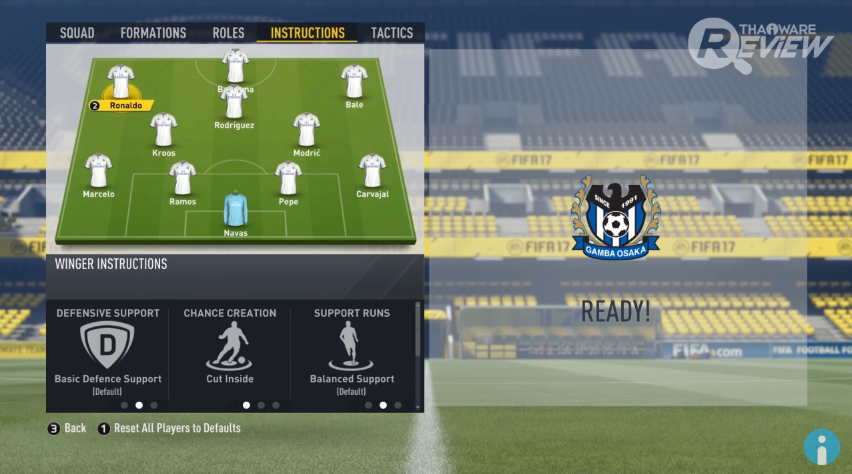Change the Chance Creation Cut Inside setting
852x474 pixels.
click(x=230, y=348)
